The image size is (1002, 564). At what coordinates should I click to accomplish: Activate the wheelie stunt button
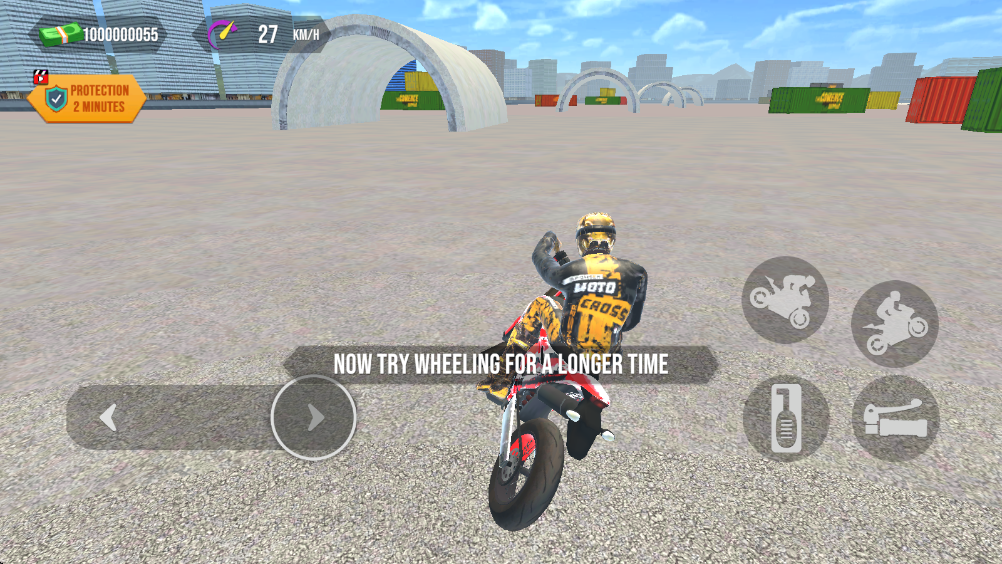click(785, 299)
